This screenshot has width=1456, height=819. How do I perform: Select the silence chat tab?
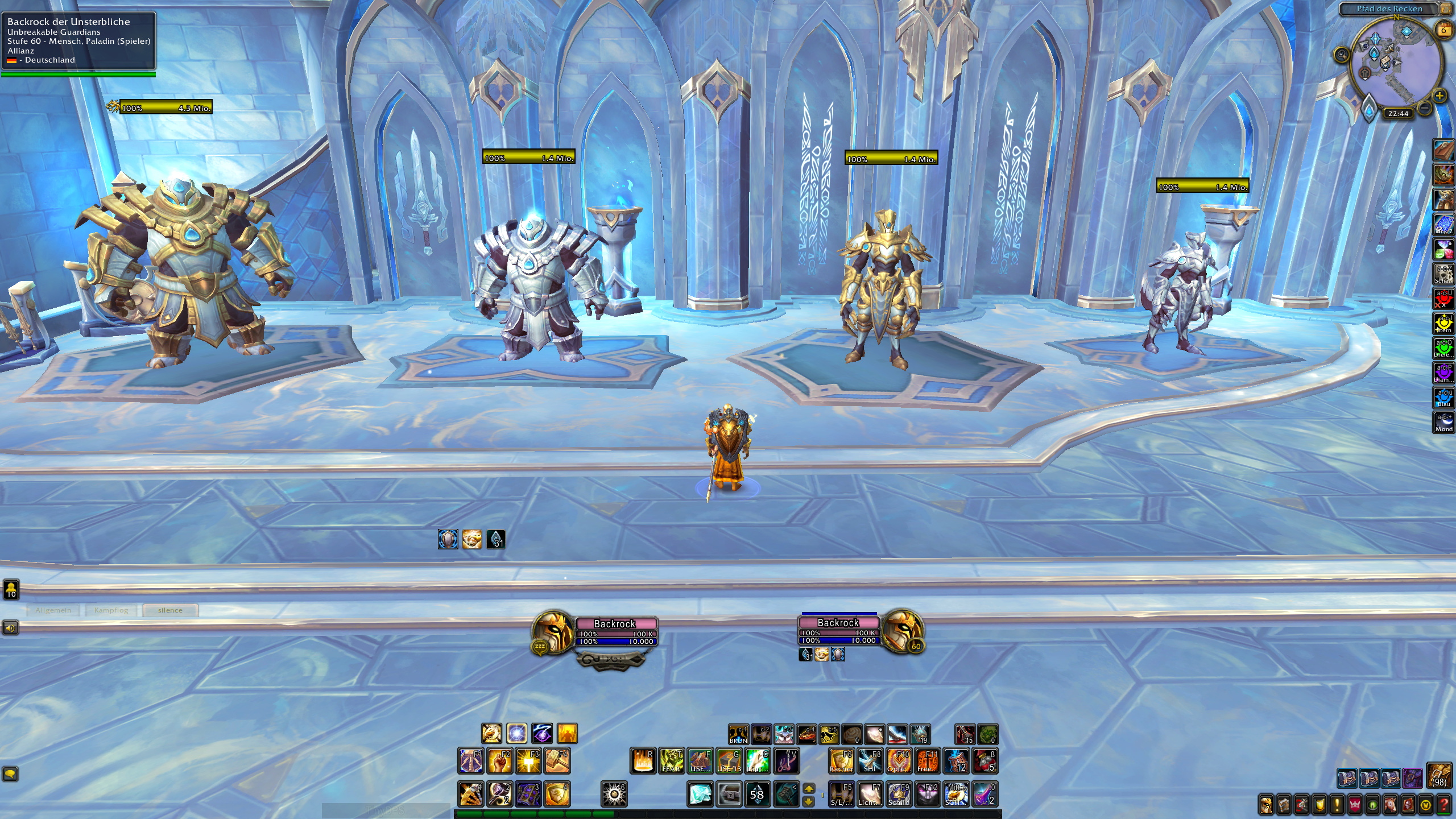click(x=170, y=610)
